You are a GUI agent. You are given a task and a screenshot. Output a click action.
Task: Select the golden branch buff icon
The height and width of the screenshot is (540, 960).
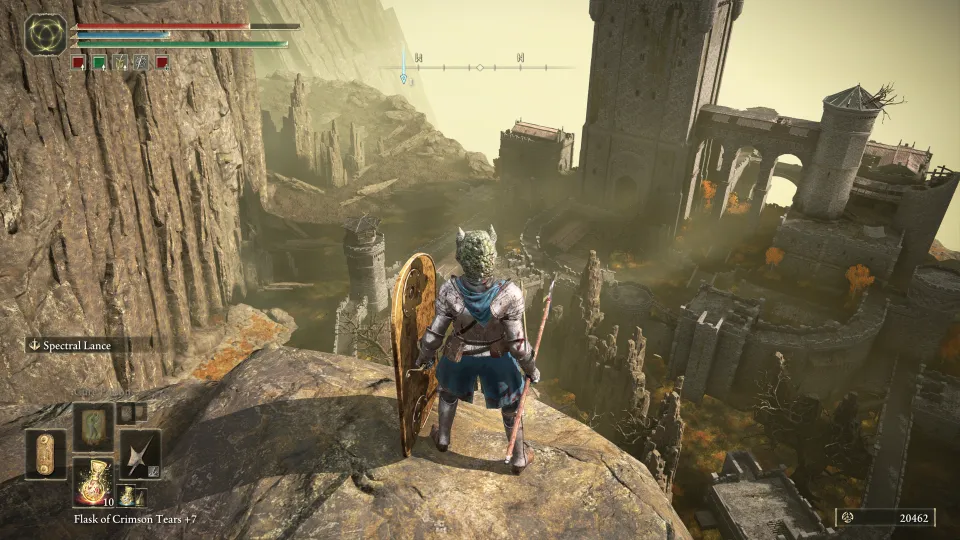pyautogui.click(x=120, y=63)
